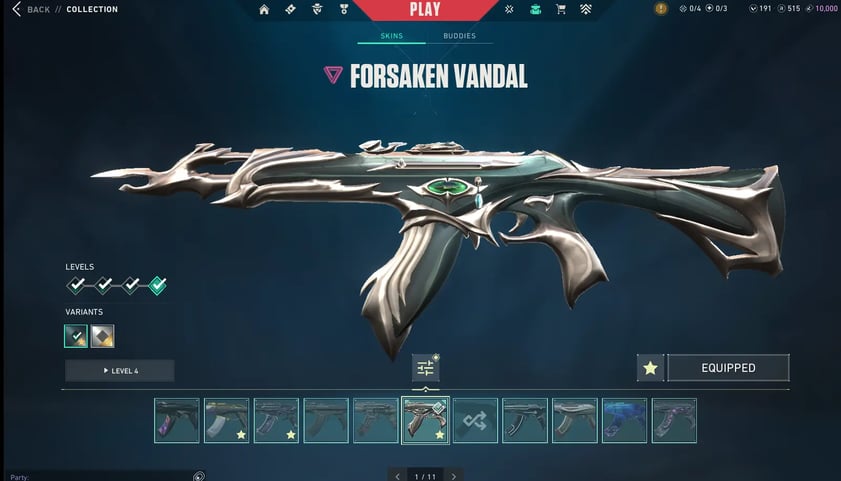This screenshot has height=481, width=841.
Task: Select the highlighted level 4 diamond
Action: click(x=157, y=286)
